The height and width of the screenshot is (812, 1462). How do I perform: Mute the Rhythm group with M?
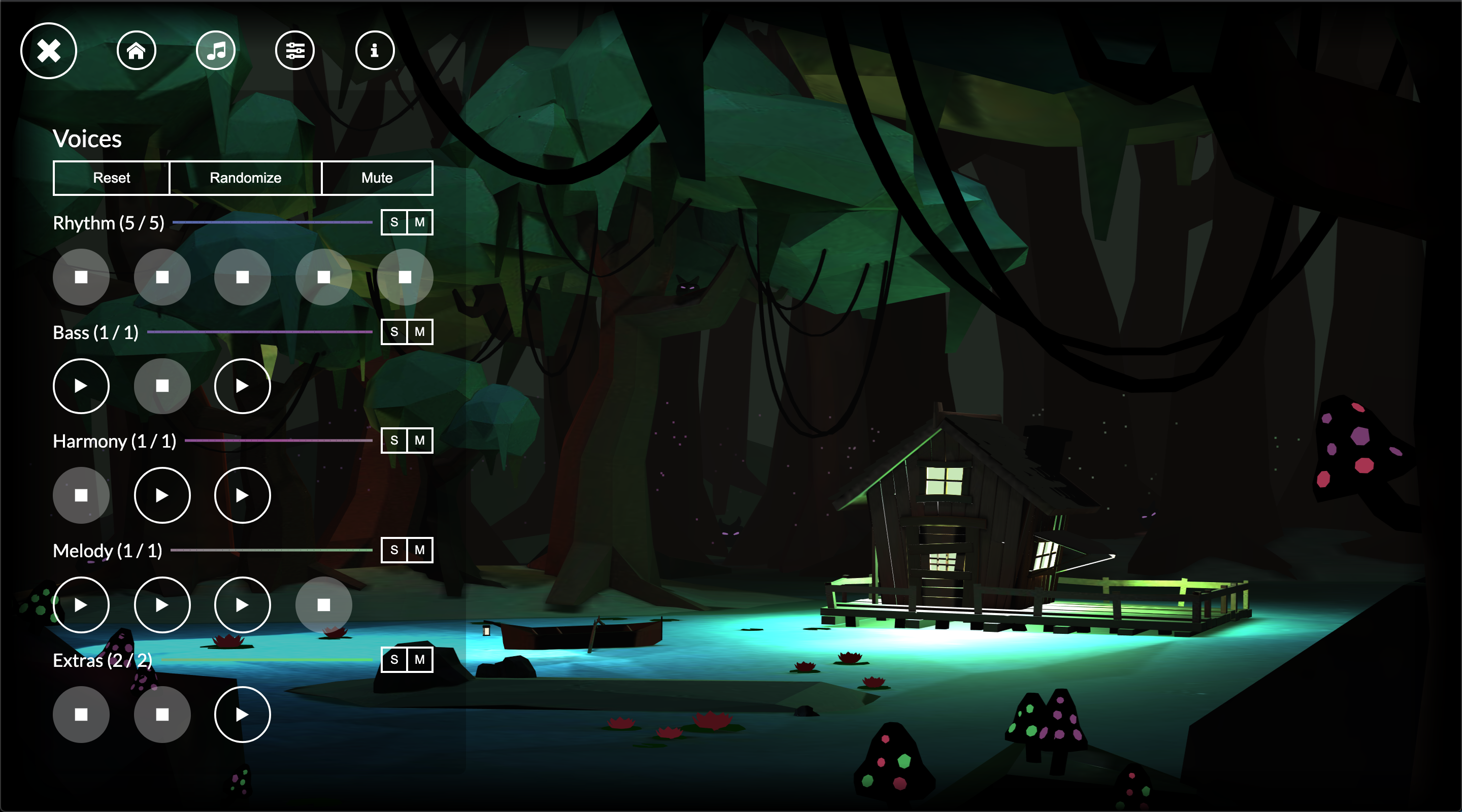click(x=419, y=222)
